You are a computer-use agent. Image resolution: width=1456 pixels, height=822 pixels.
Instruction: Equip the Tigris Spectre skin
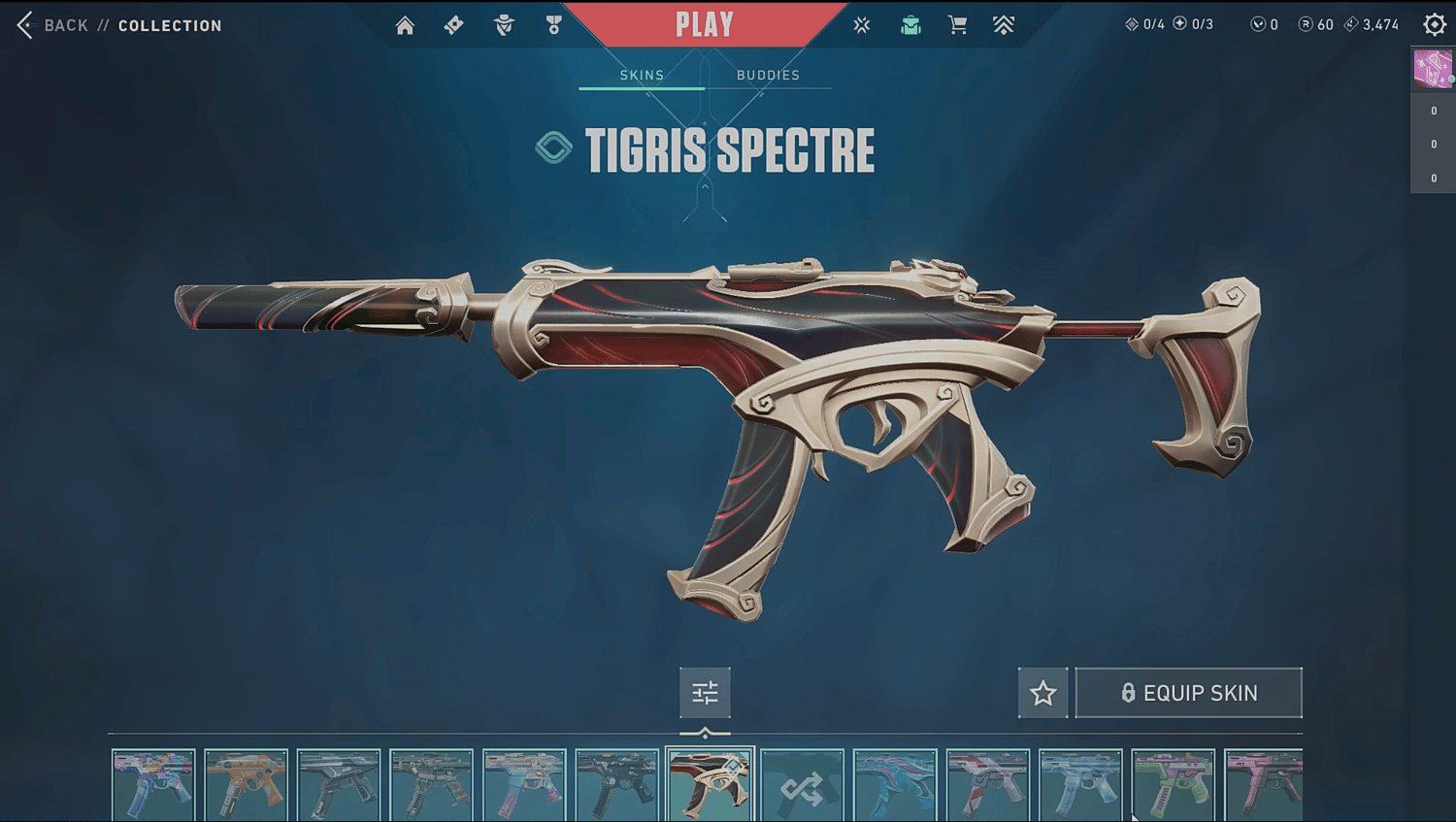[x=1189, y=693]
